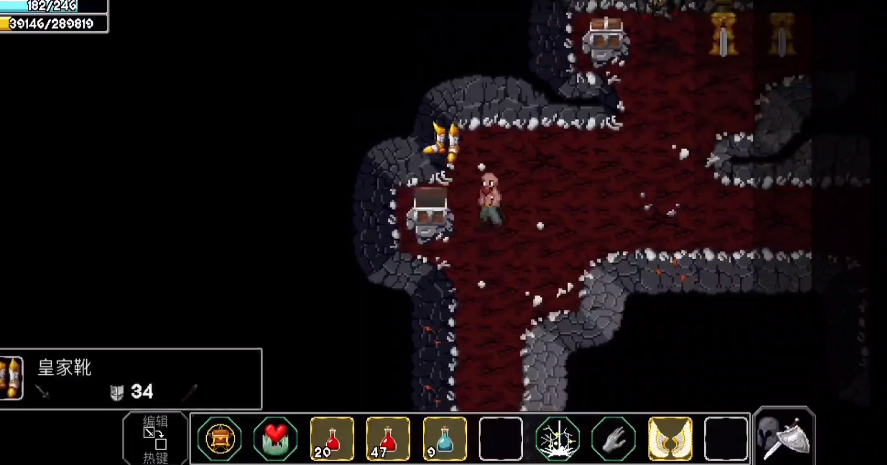Use the blue mana potion slot

click(x=444, y=438)
